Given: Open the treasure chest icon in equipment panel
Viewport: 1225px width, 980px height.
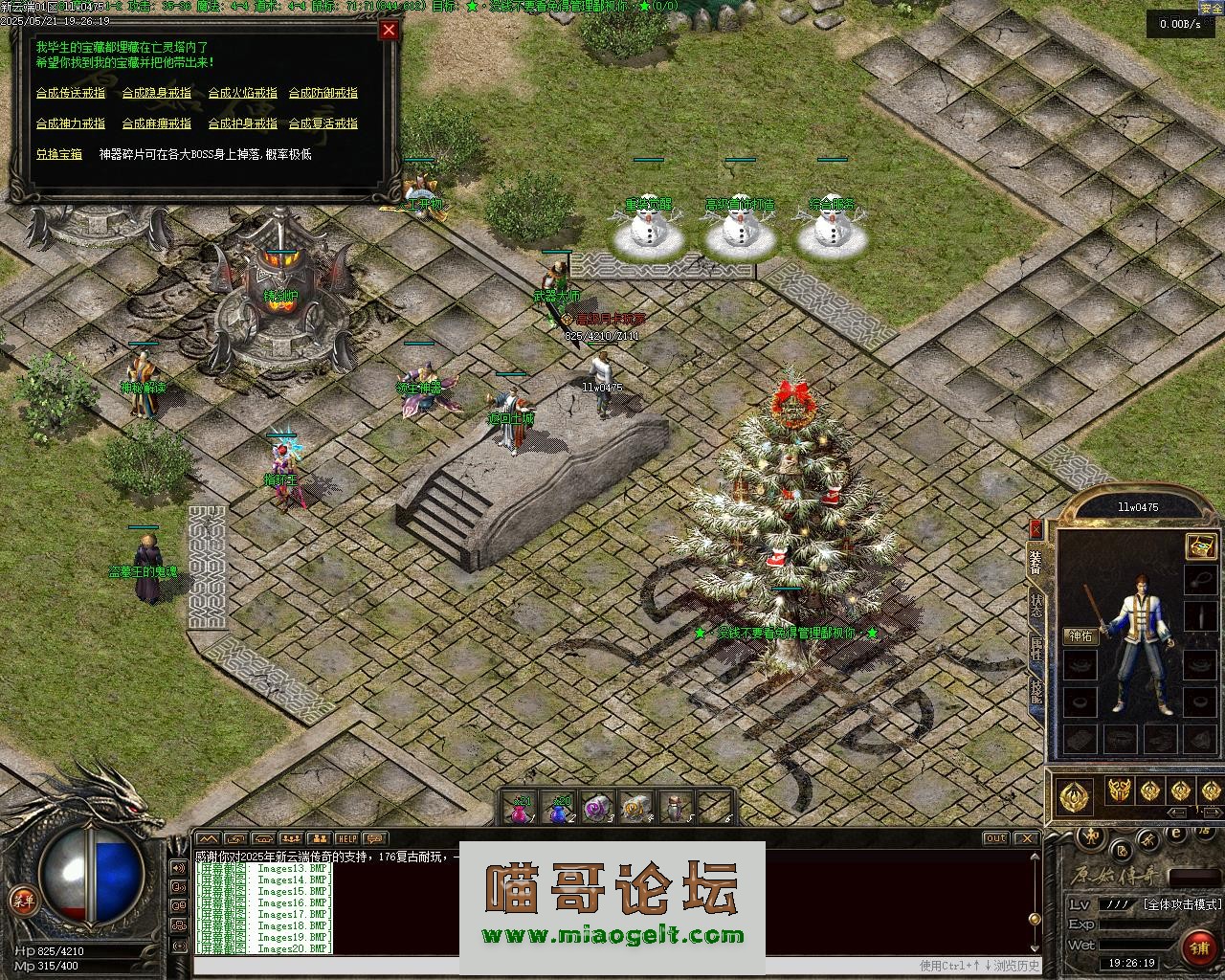Looking at the screenshot, I should click(x=1200, y=546).
